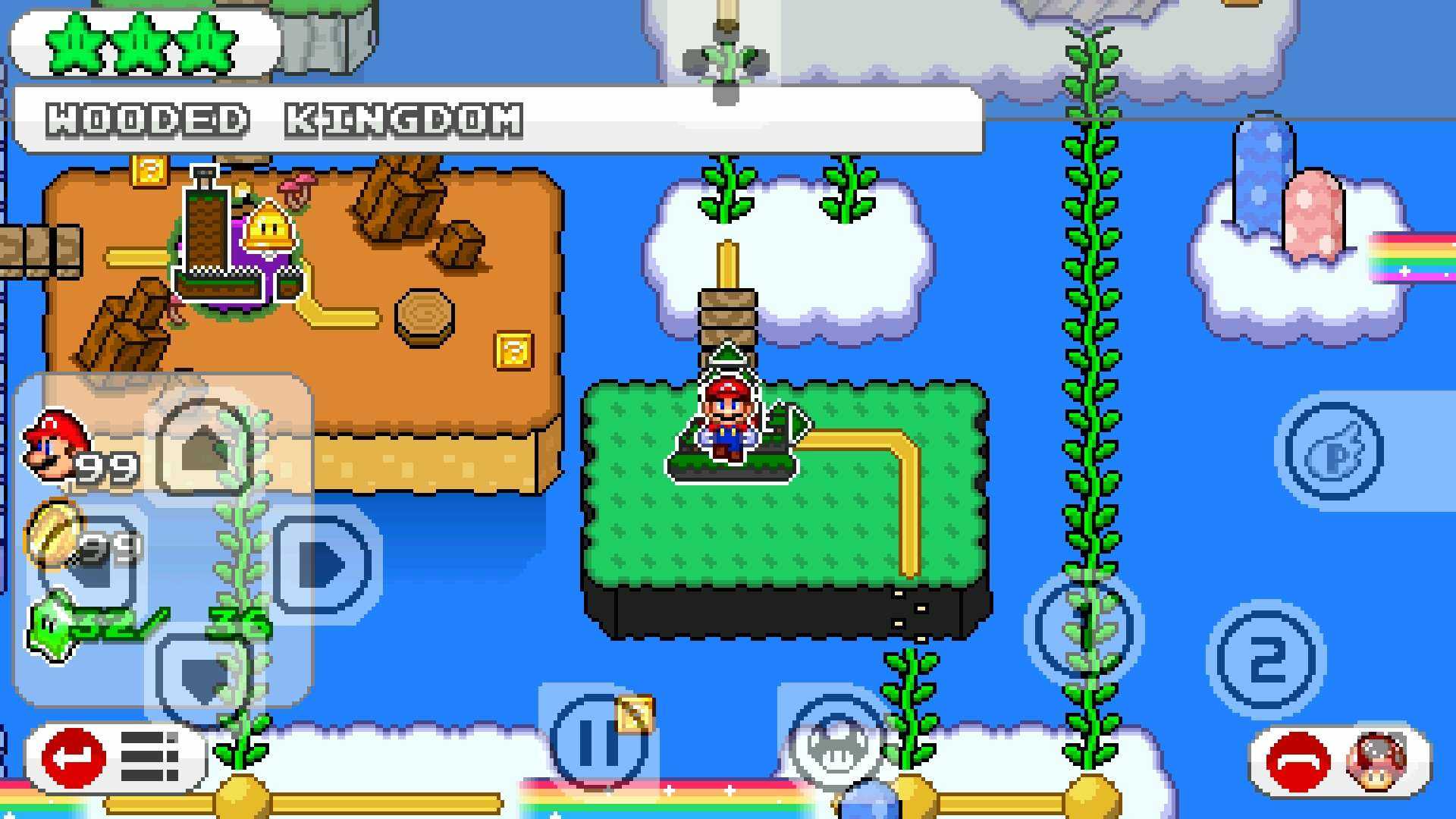The image size is (1456, 819).
Task: Tap the D-pad up arrow
Action: click(203, 447)
